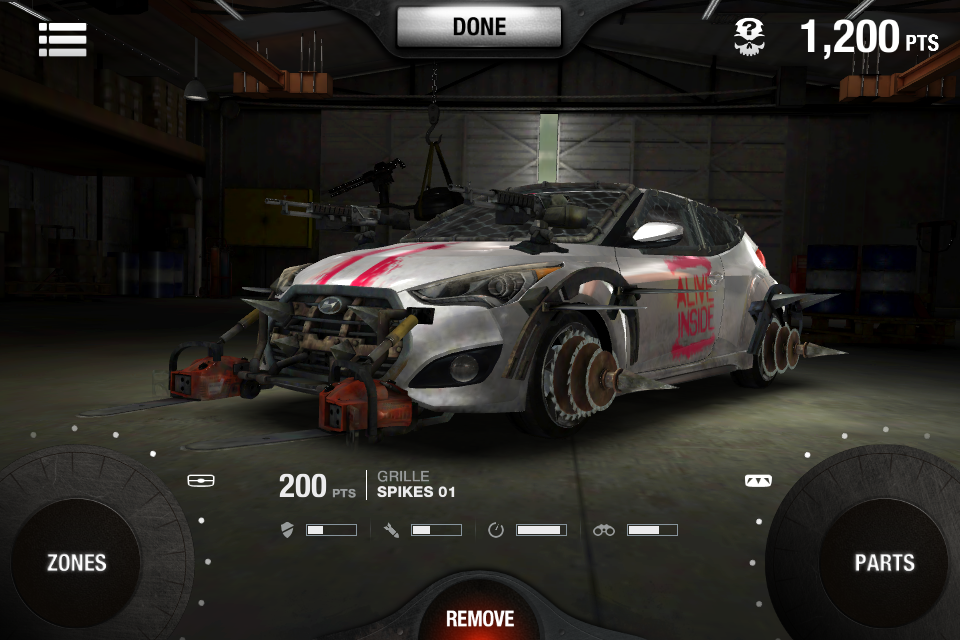Screen dimensions: 960x640
Task: Click the skull question-mark icon
Action: (x=749, y=37)
